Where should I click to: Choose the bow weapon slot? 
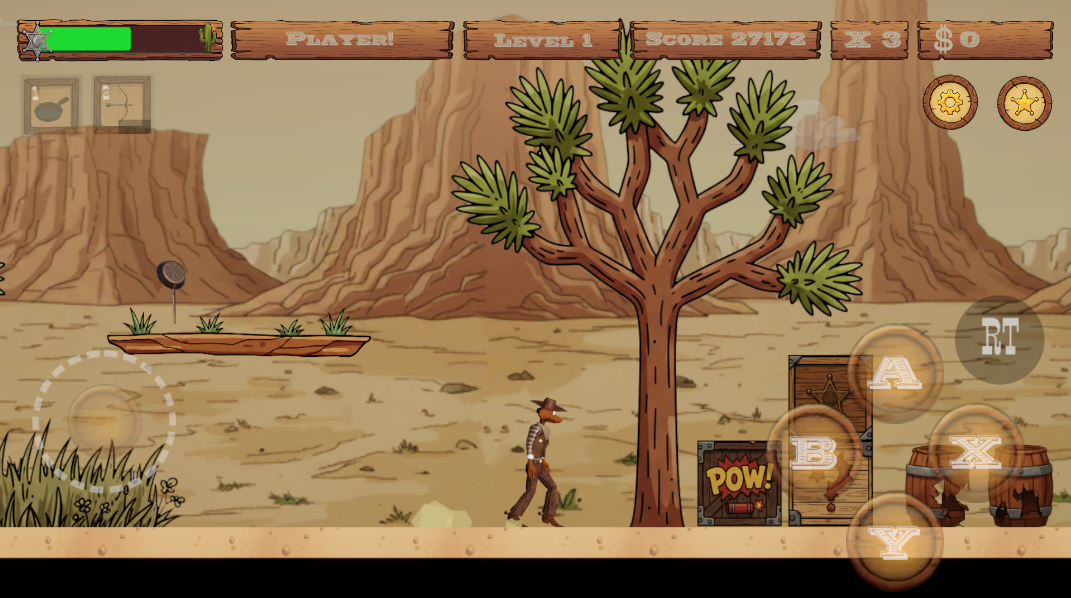click(122, 104)
